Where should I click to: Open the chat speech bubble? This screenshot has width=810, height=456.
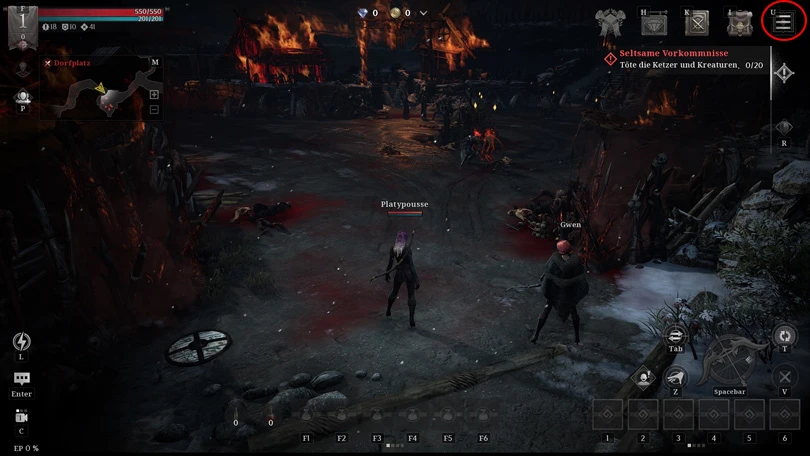click(x=21, y=379)
